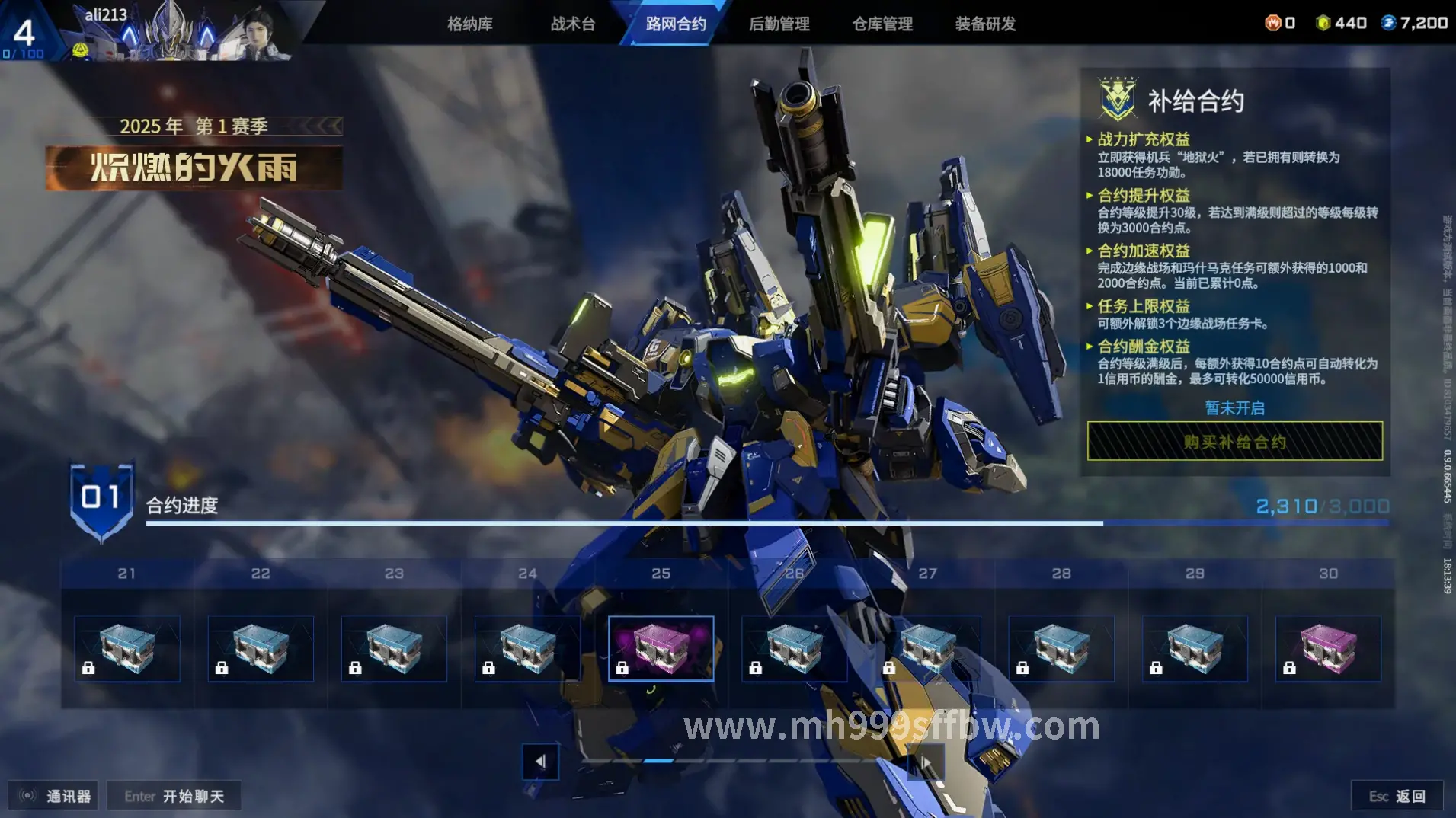Open the 通讯器 communicator
Image resolution: width=1456 pixels, height=818 pixels.
click(x=54, y=796)
